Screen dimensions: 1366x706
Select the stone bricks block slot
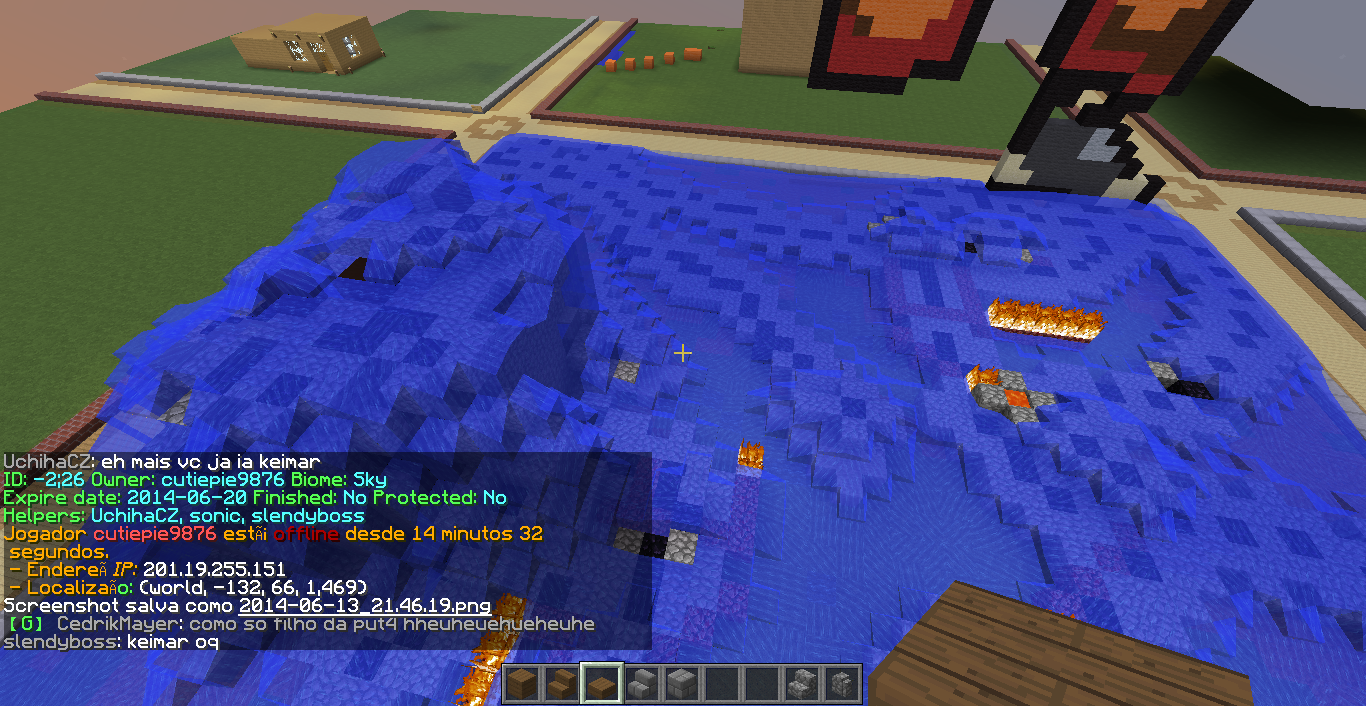tap(682, 685)
